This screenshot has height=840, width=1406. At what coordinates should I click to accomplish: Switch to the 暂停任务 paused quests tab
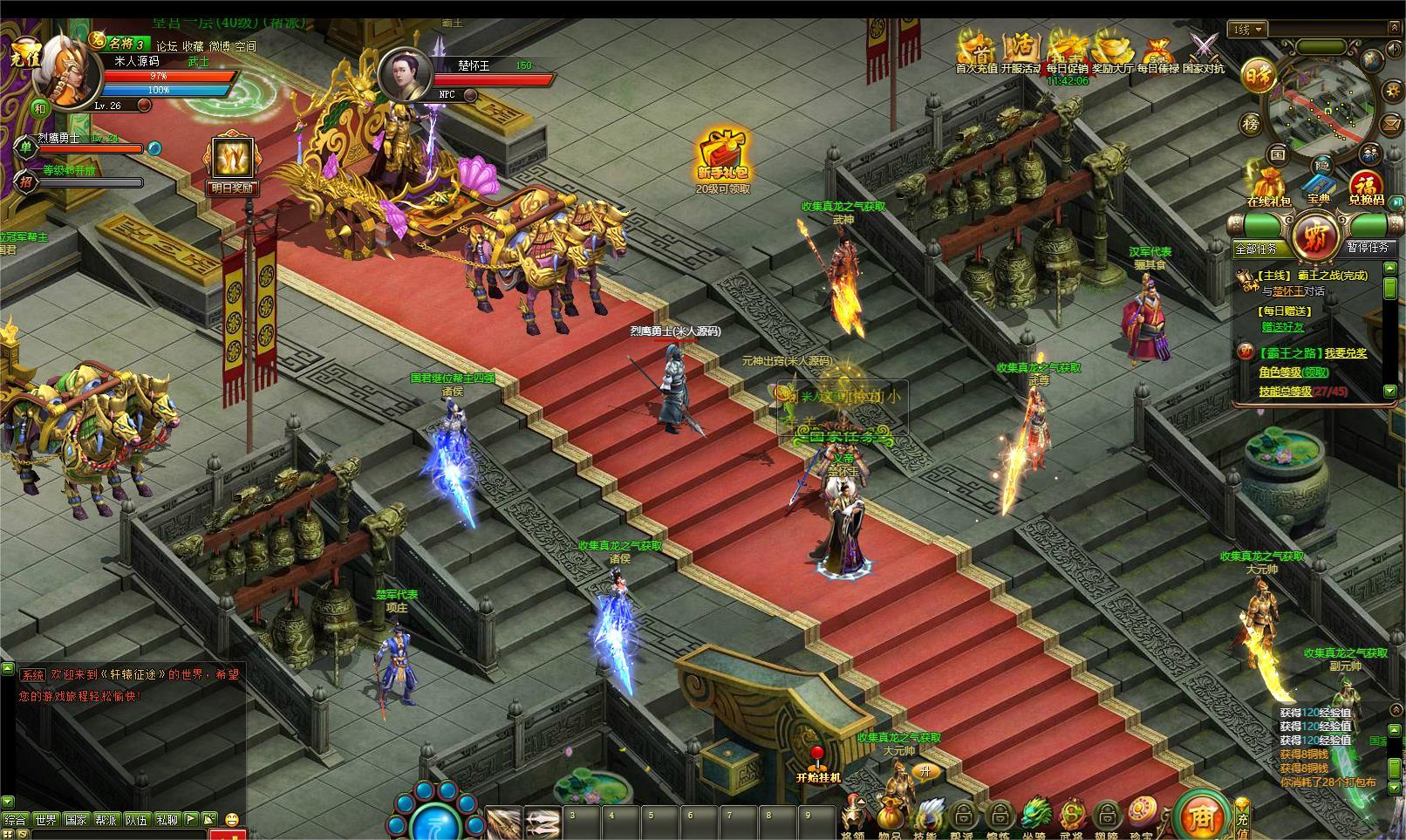1367,247
